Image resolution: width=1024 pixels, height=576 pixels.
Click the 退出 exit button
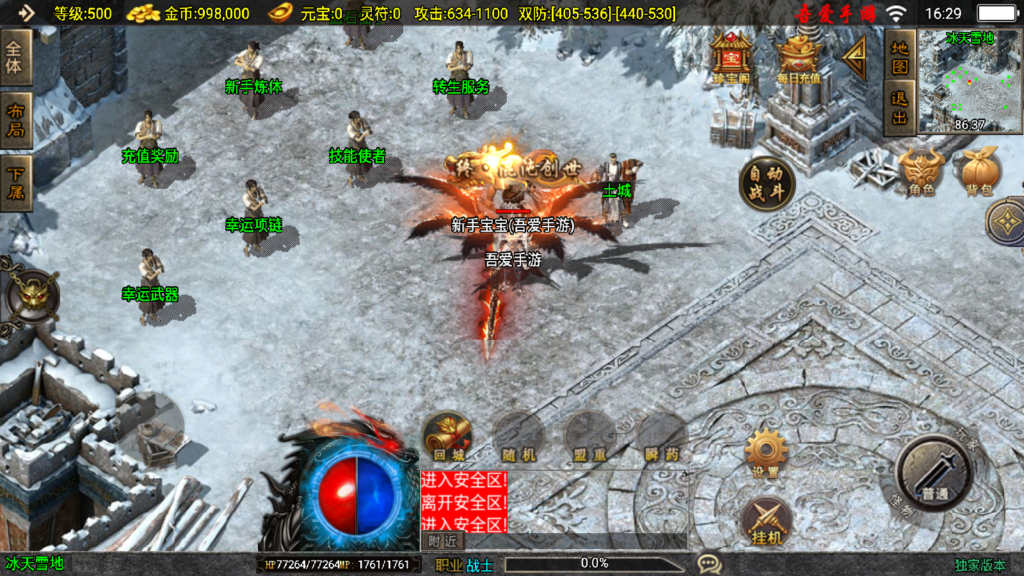click(900, 108)
